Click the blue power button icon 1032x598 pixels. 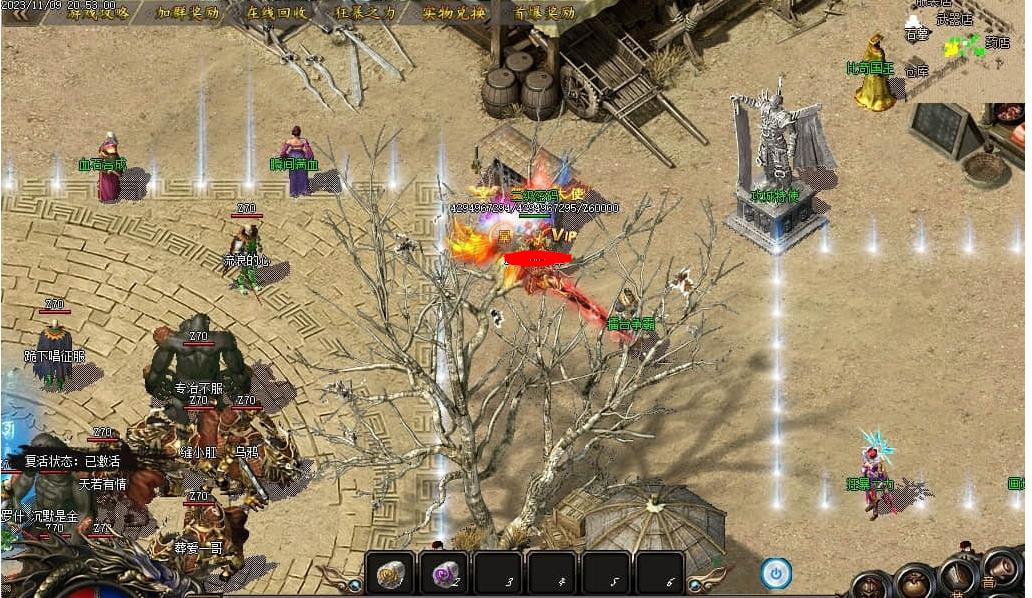776,573
